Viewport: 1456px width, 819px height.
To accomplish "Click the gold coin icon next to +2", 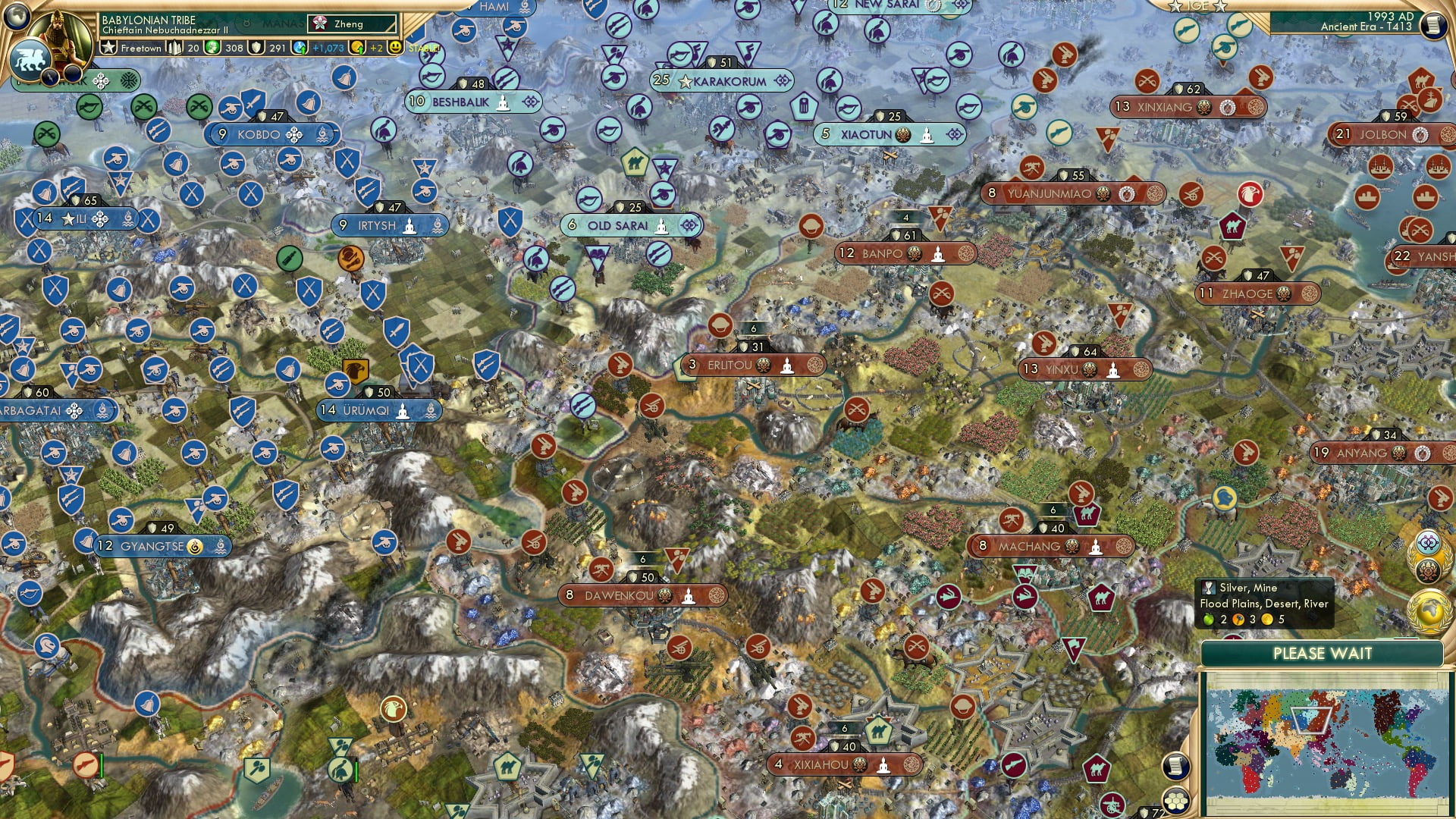I will (x=356, y=47).
